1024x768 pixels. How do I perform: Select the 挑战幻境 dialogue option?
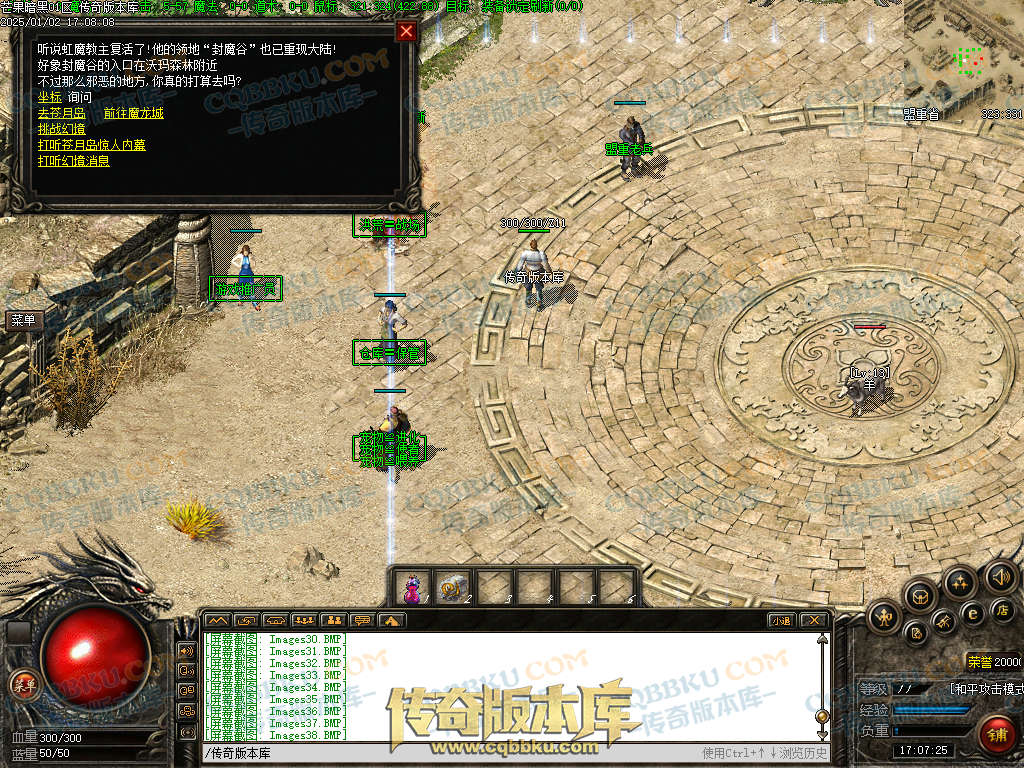(61, 129)
